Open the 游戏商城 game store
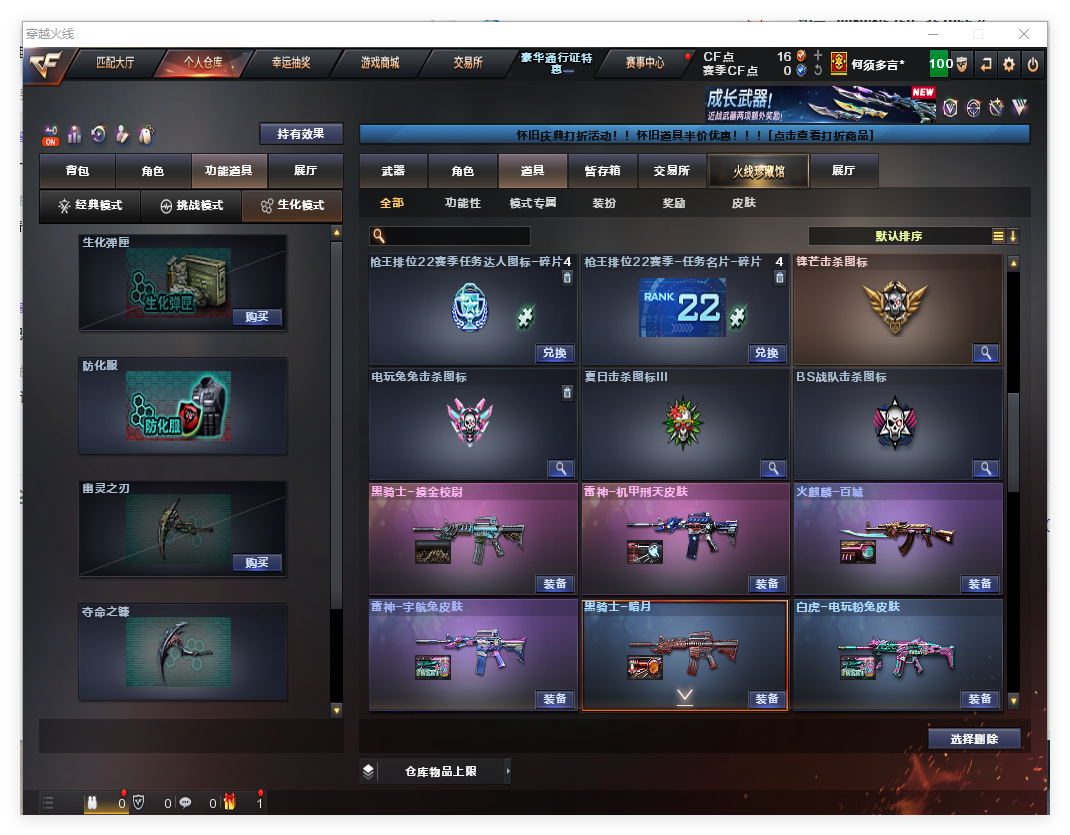The height and width of the screenshot is (835, 1070). pos(380,62)
